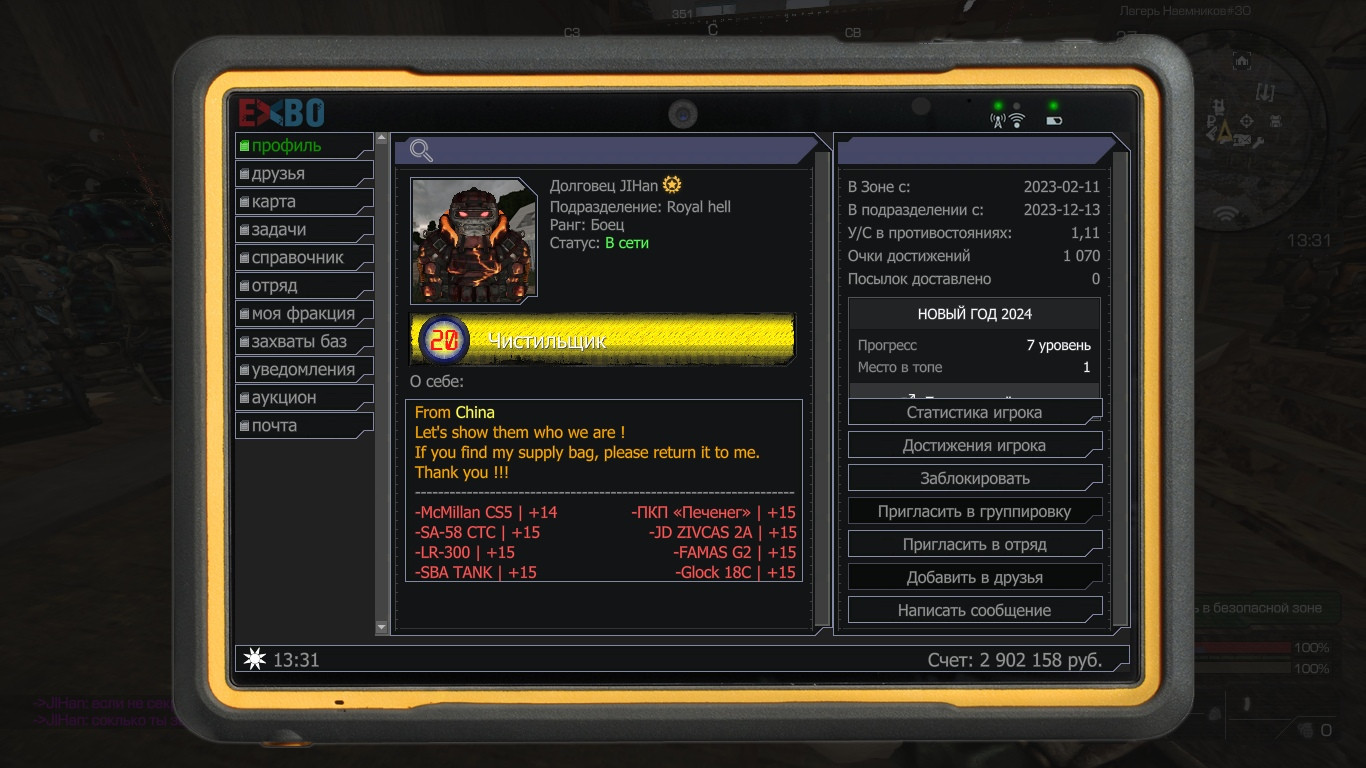Go to the аукцион
This screenshot has height=768, width=1366.
pos(303,398)
